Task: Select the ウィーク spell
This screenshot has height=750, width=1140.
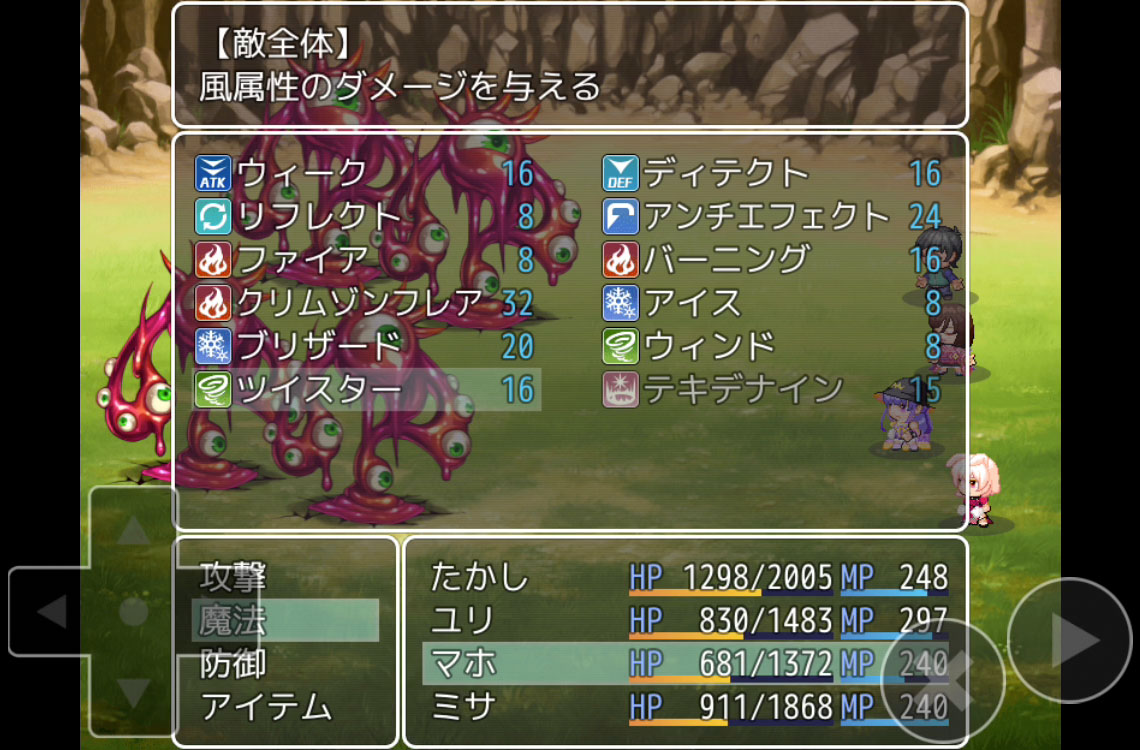Action: 365,174
